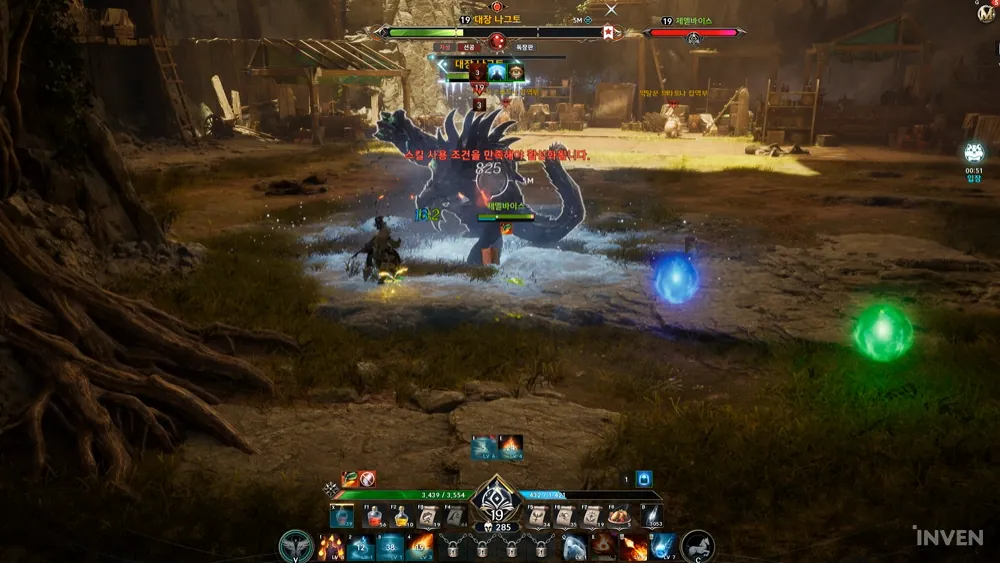This screenshot has height=563, width=1000.
Task: Click the green leaf buff icon
Action: pos(349,479)
